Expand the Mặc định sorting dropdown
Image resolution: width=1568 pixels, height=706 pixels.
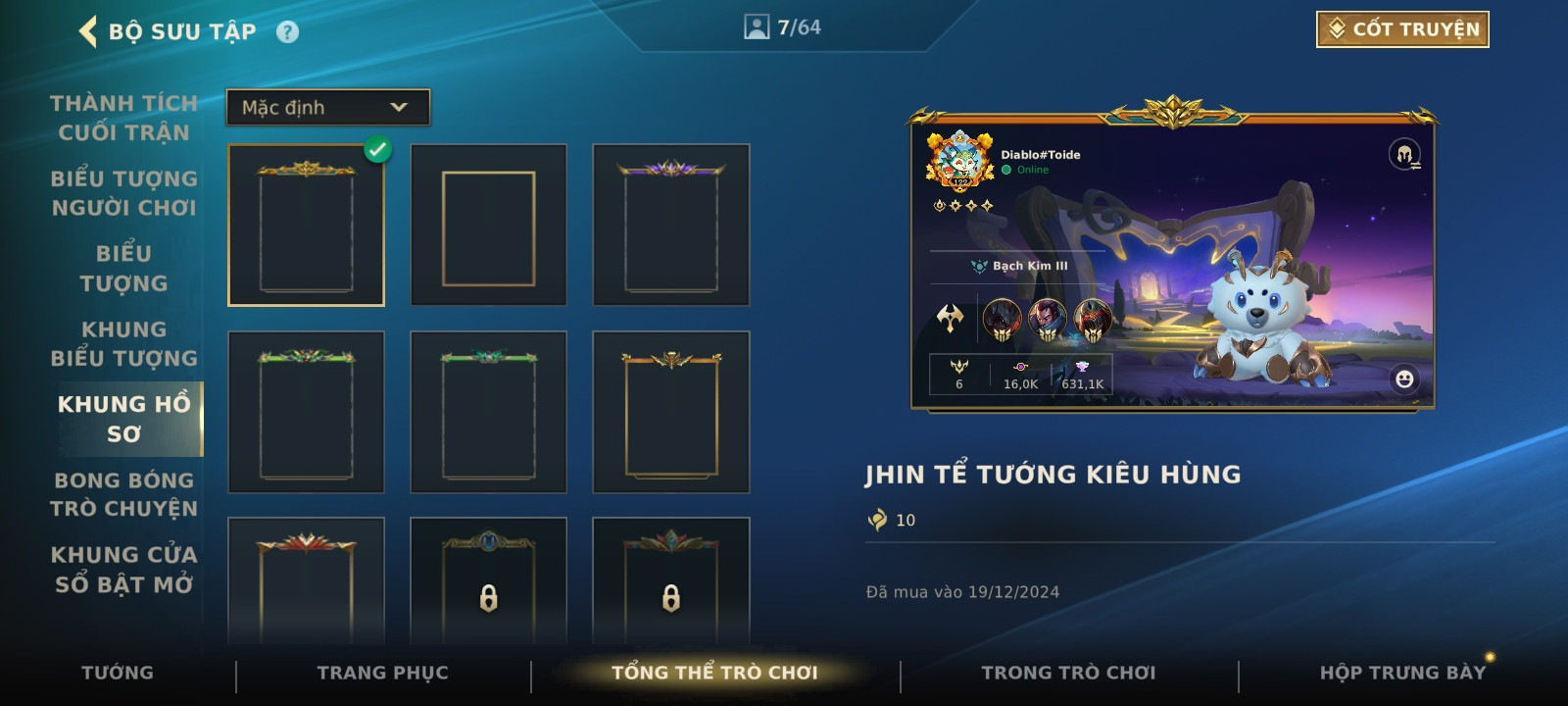328,108
